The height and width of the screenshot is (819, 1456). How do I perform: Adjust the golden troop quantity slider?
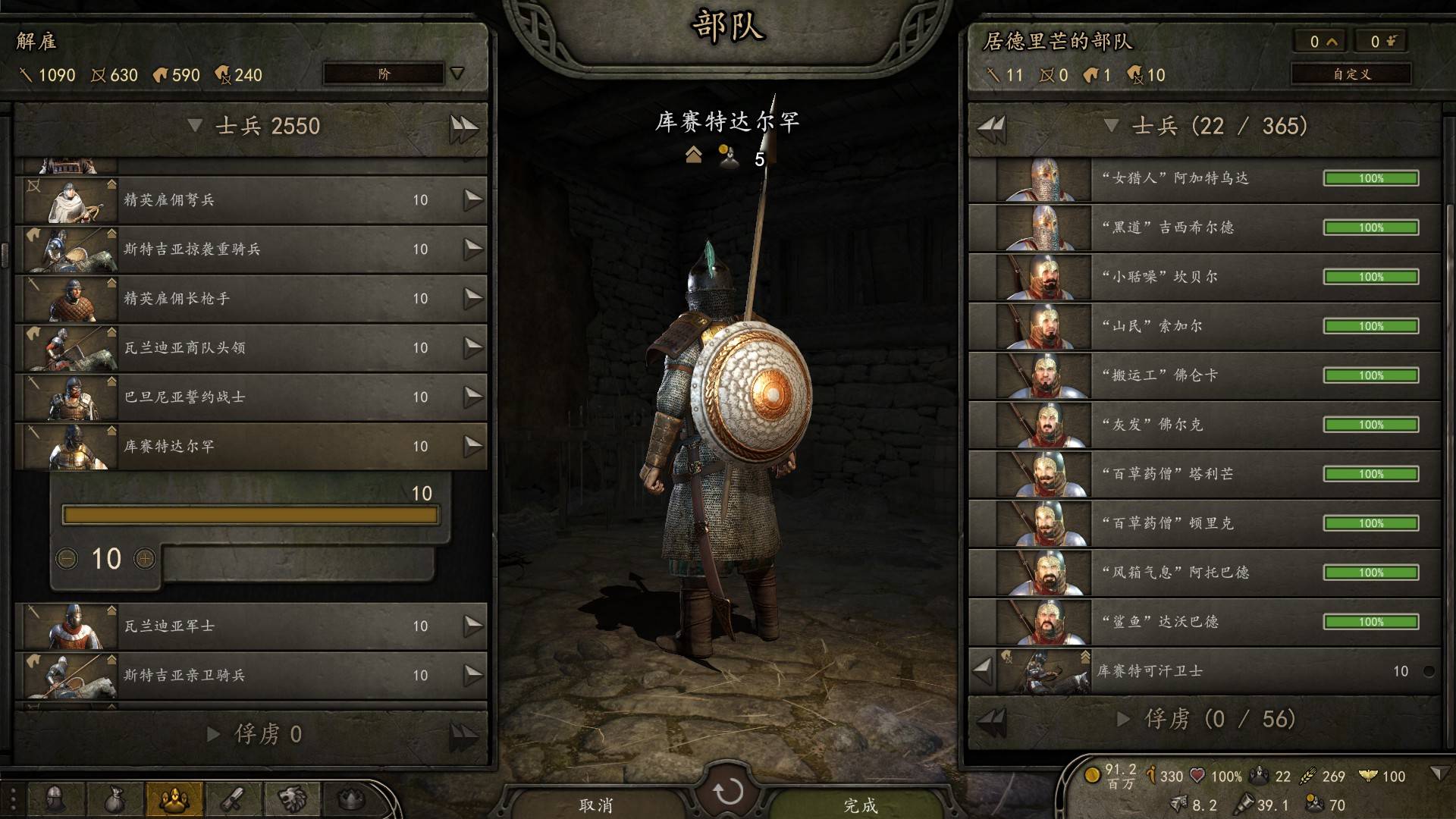click(250, 516)
